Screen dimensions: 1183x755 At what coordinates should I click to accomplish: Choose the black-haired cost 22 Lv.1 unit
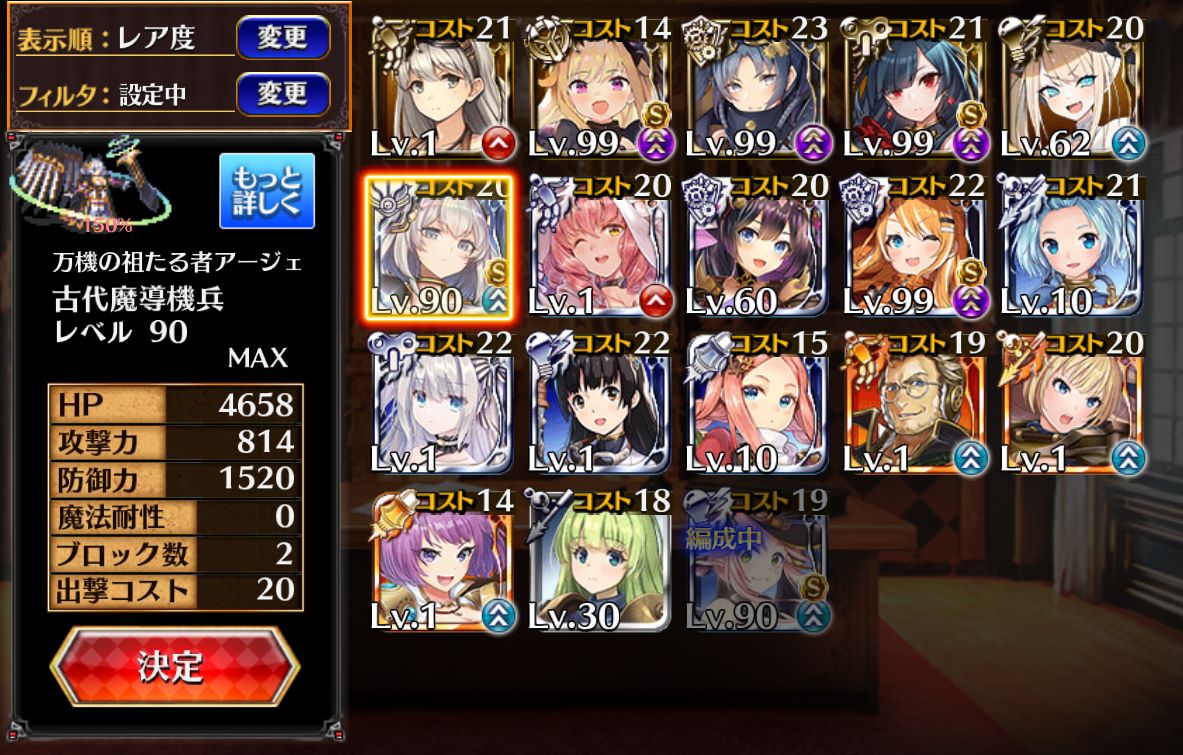599,405
